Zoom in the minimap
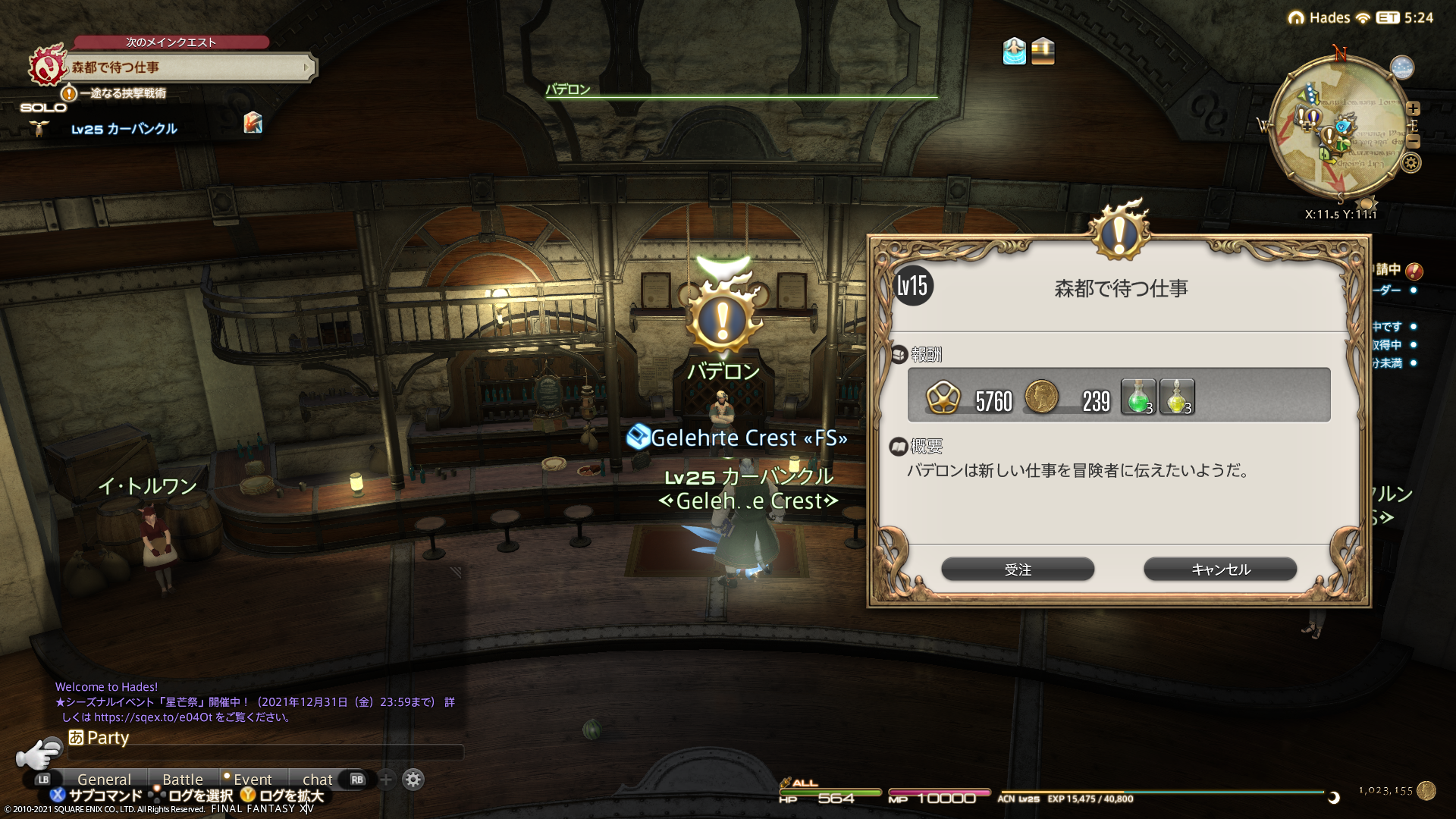 click(x=1413, y=108)
